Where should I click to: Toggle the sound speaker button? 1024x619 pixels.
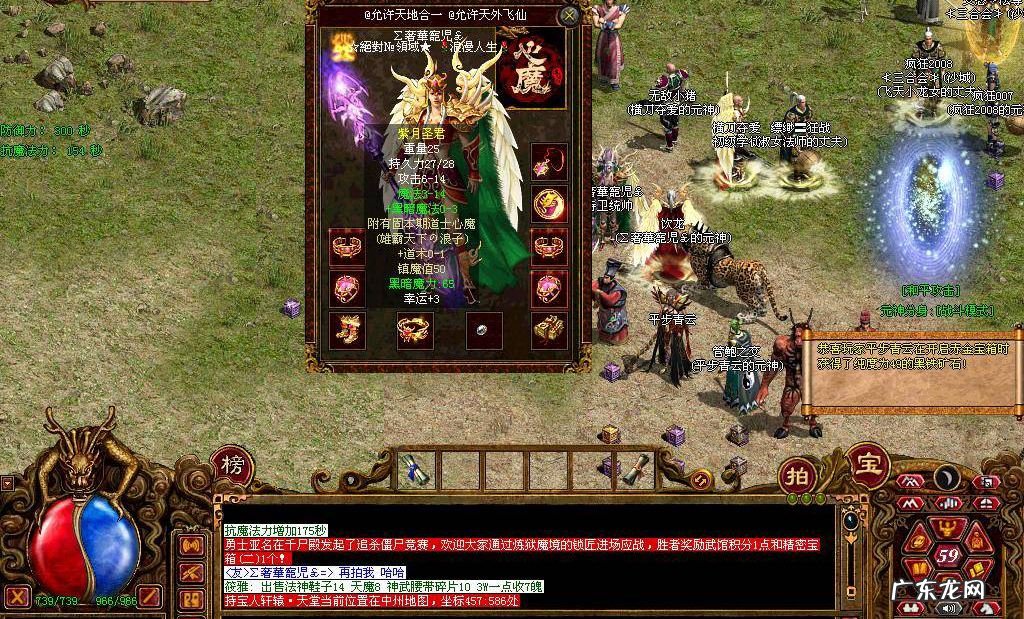[x=947, y=607]
